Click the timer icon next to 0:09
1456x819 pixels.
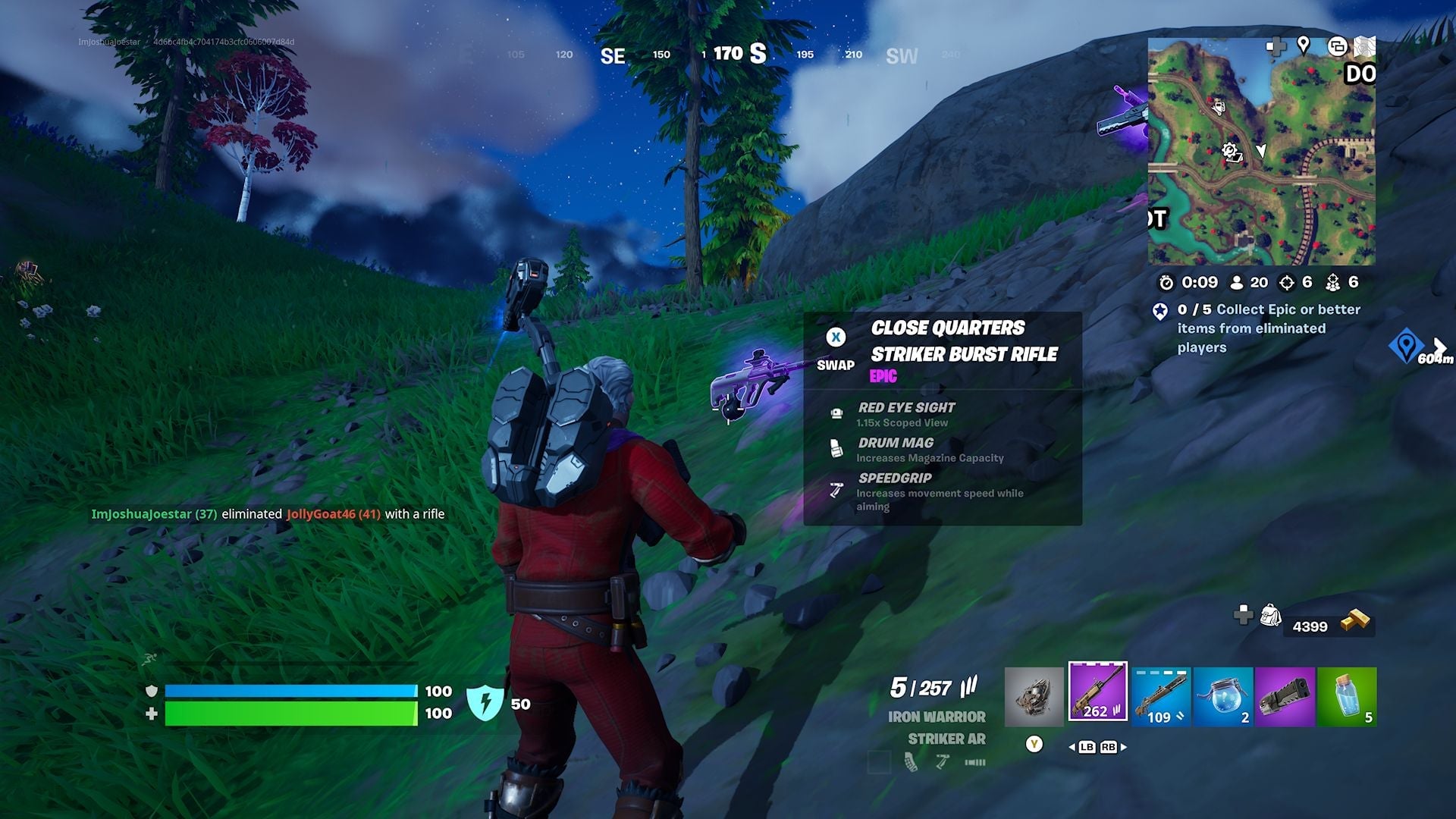pyautogui.click(x=1167, y=282)
